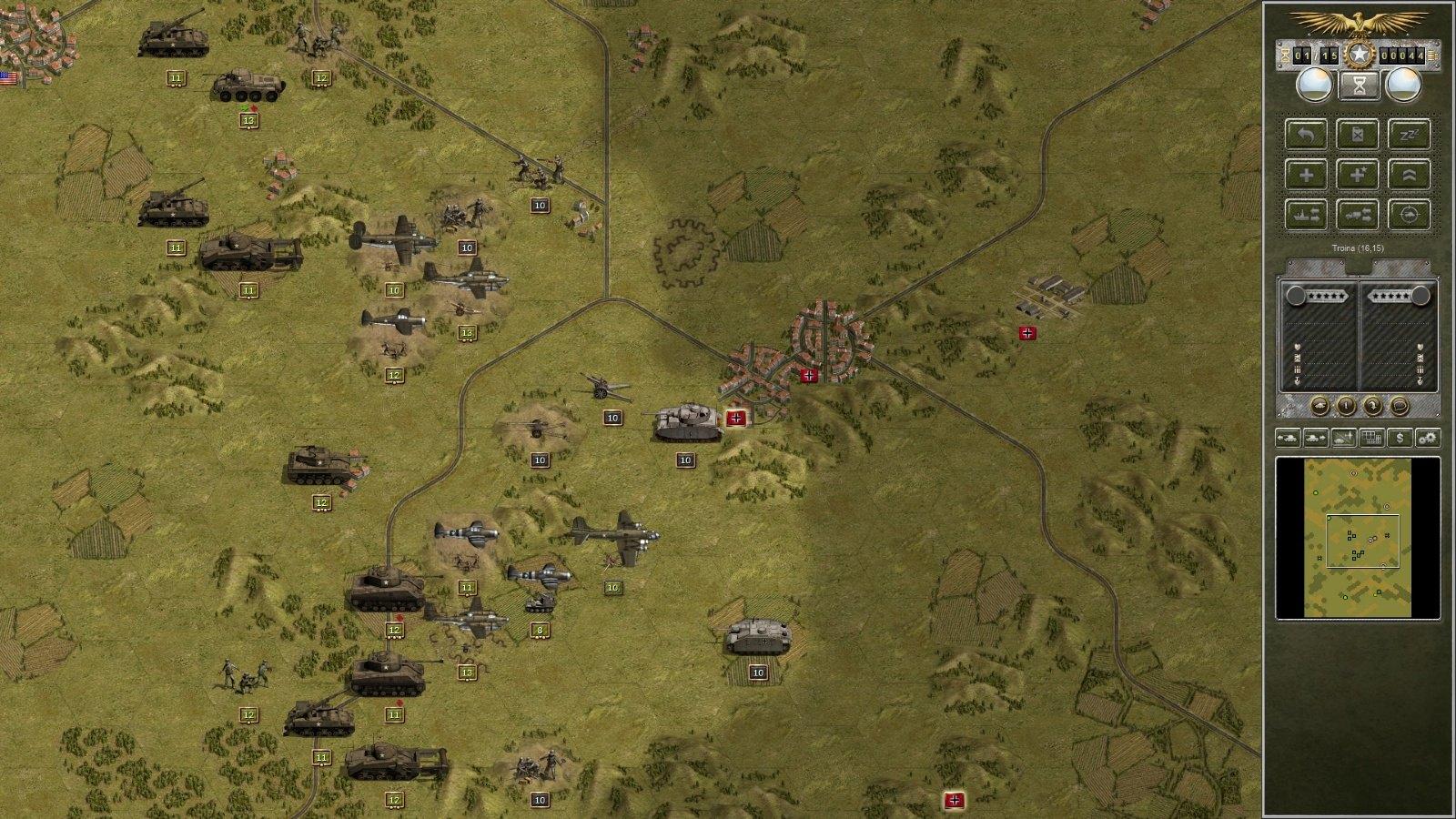The image size is (1456, 819).
Task: Toggle the strategic grid overview
Action: pos(1372,438)
